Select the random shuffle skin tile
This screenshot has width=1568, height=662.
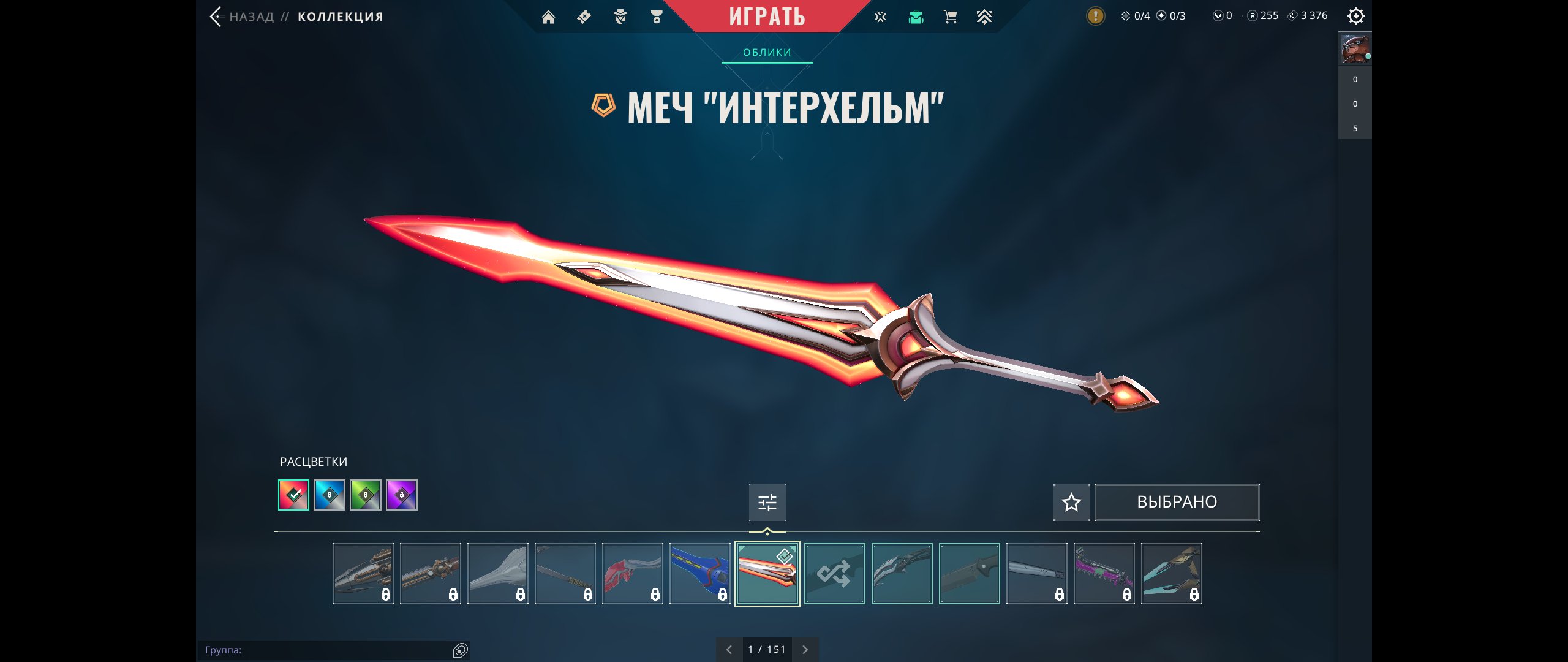click(834, 574)
